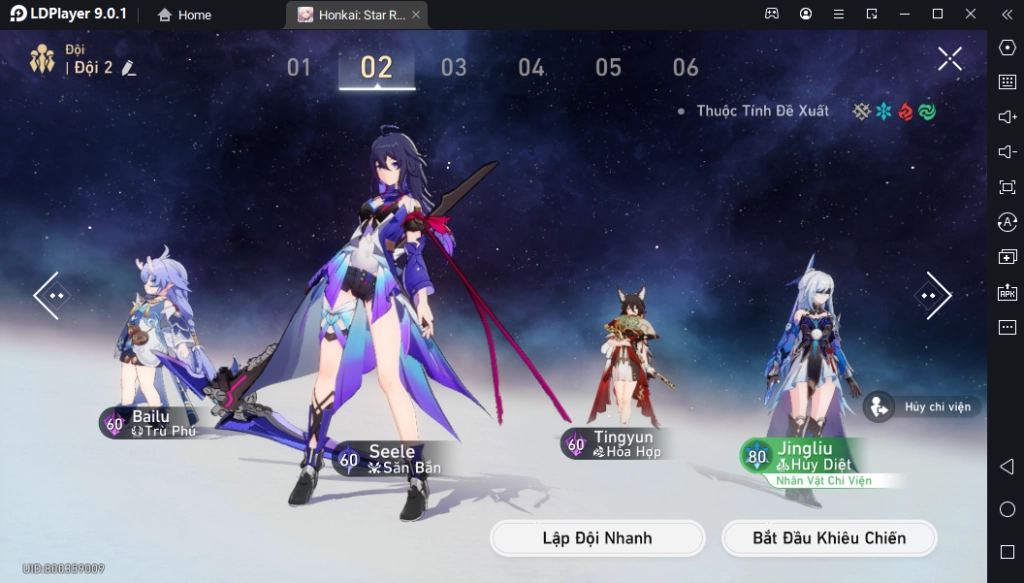Switch to team tab 05

pyautogui.click(x=608, y=68)
